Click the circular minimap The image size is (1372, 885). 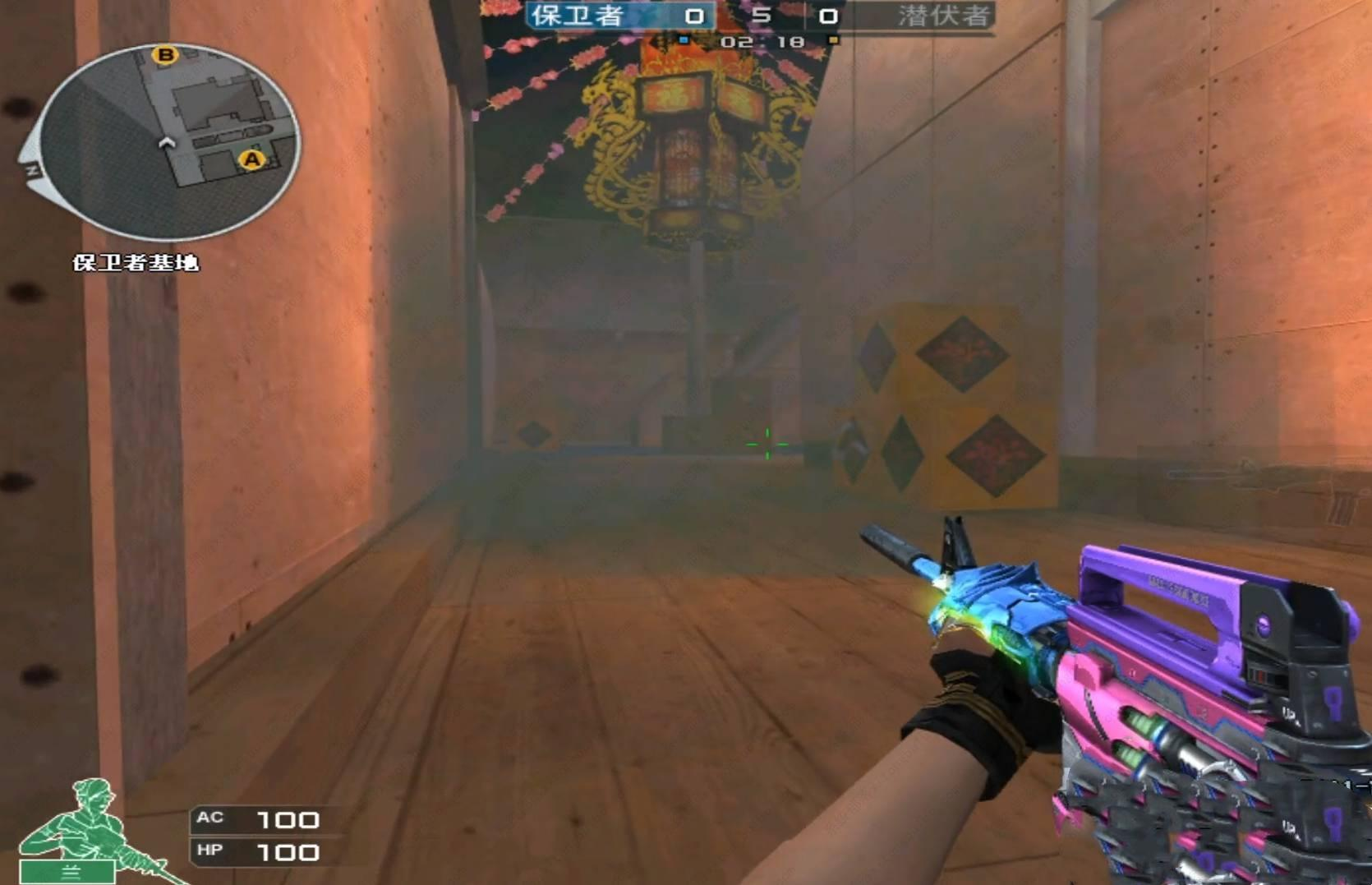[168, 141]
